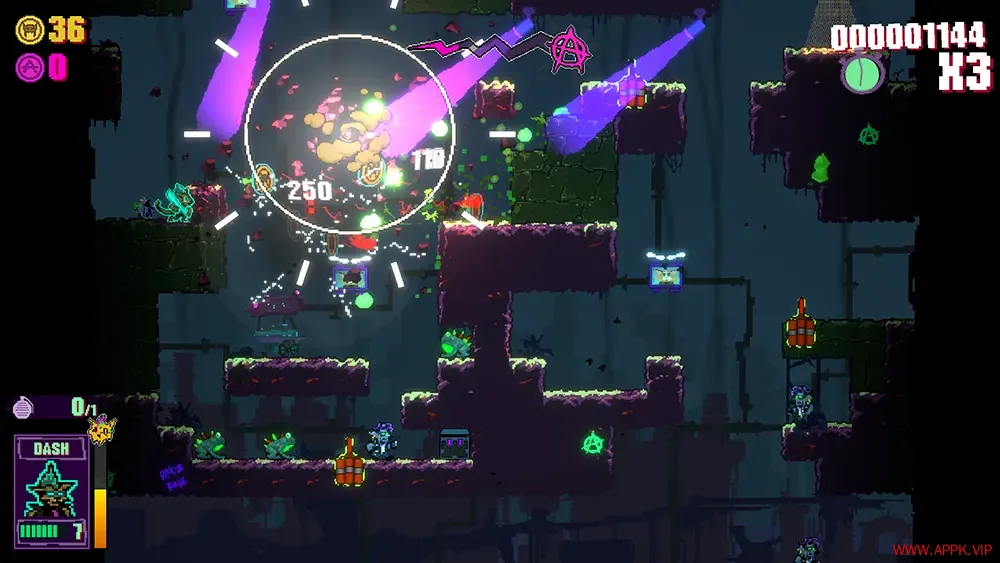This screenshot has width=1000, height=563.
Task: Click the pink anarchy token icon
Action: pos(29,67)
